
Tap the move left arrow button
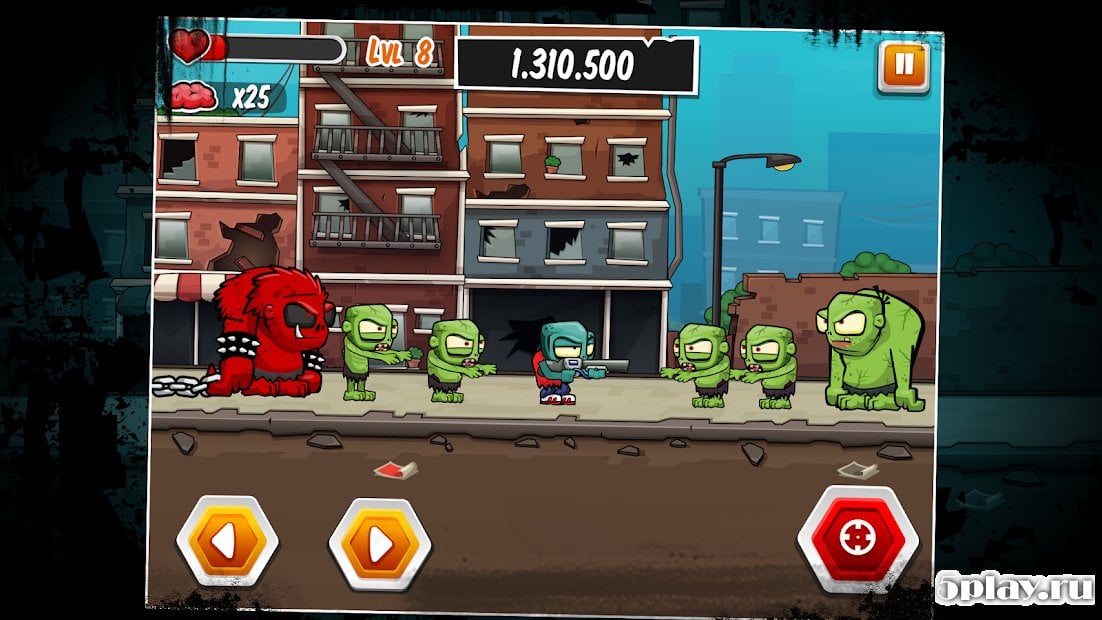228,542
